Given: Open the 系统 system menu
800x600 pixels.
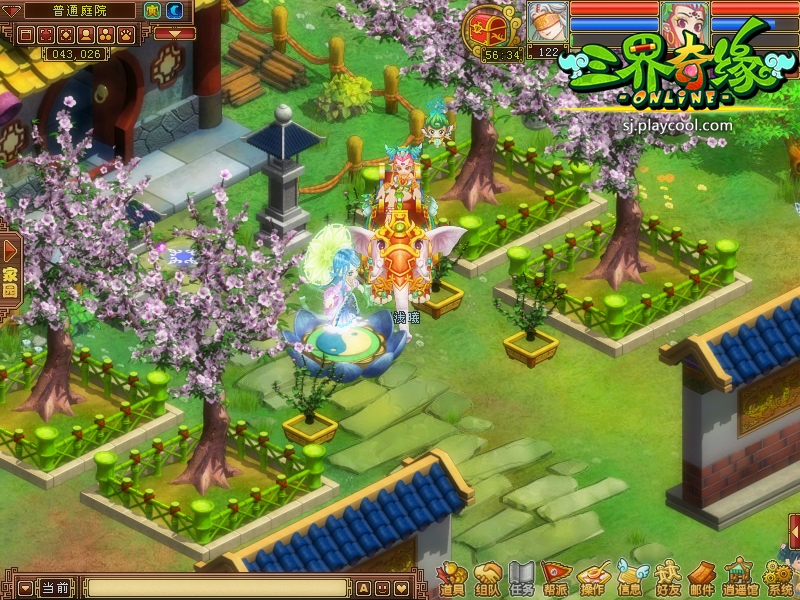Looking at the screenshot, I should (777, 579).
